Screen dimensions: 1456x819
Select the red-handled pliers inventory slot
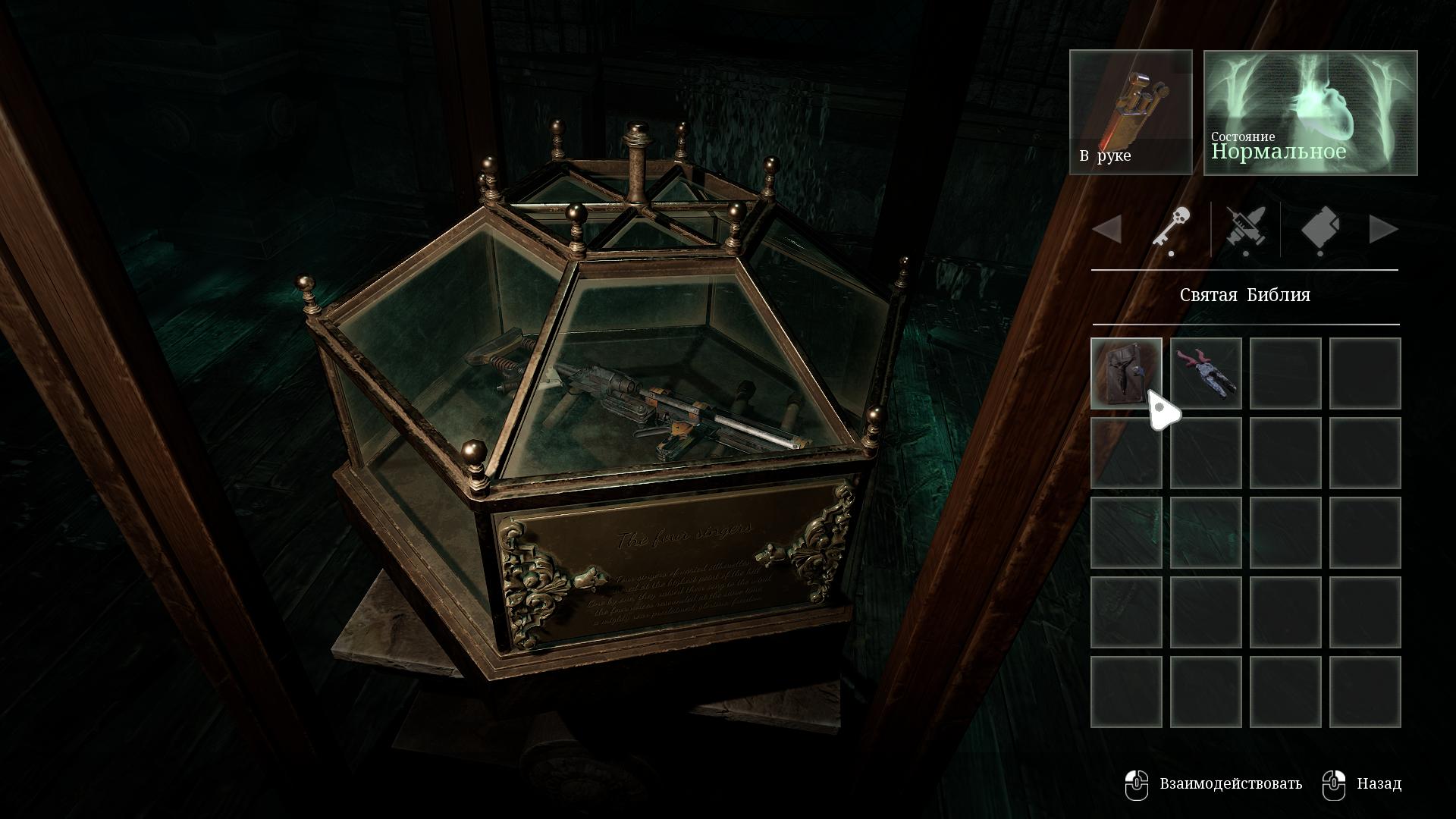coord(1206,373)
